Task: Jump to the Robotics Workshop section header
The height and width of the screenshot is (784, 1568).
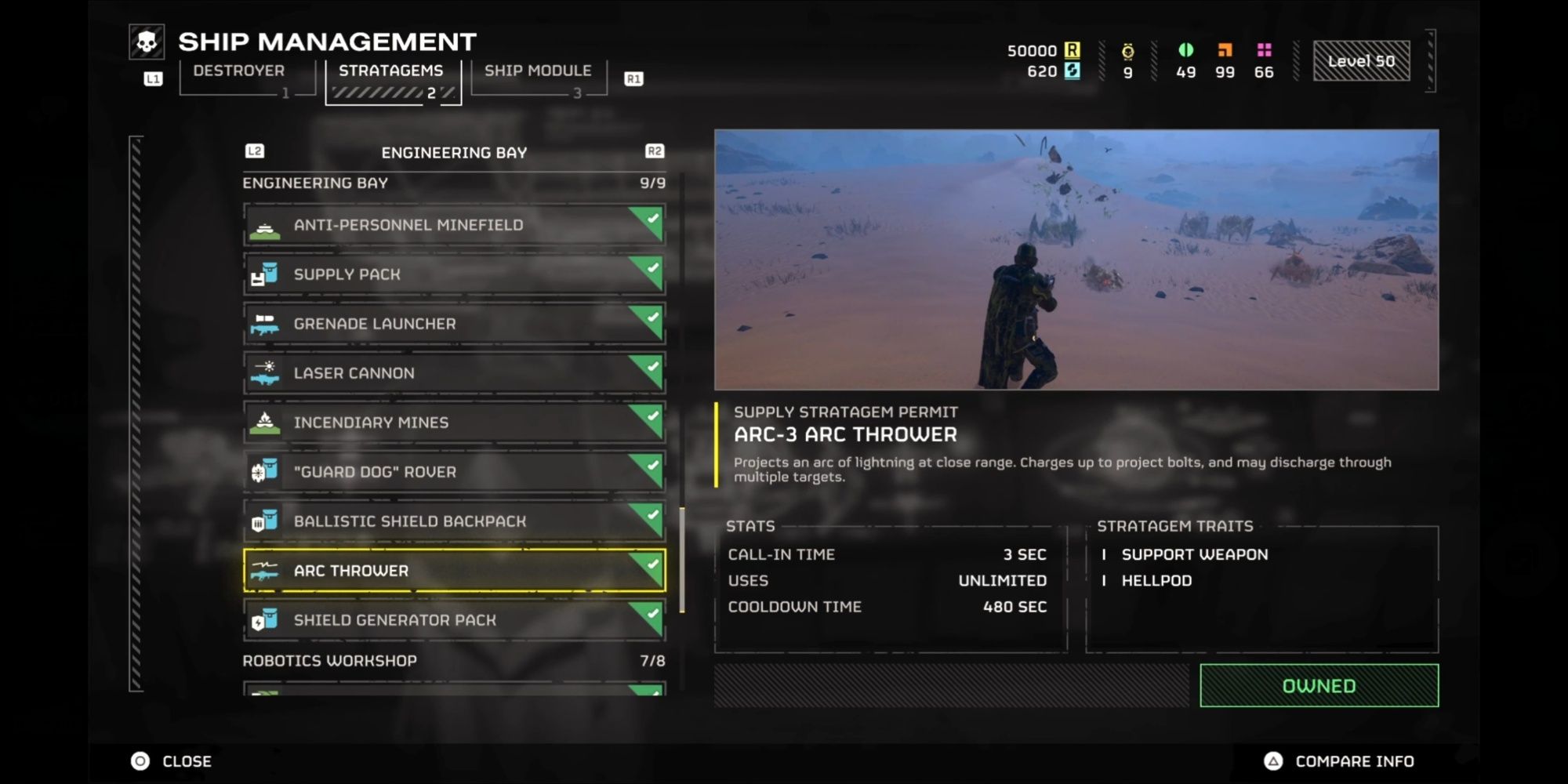Action: point(330,661)
